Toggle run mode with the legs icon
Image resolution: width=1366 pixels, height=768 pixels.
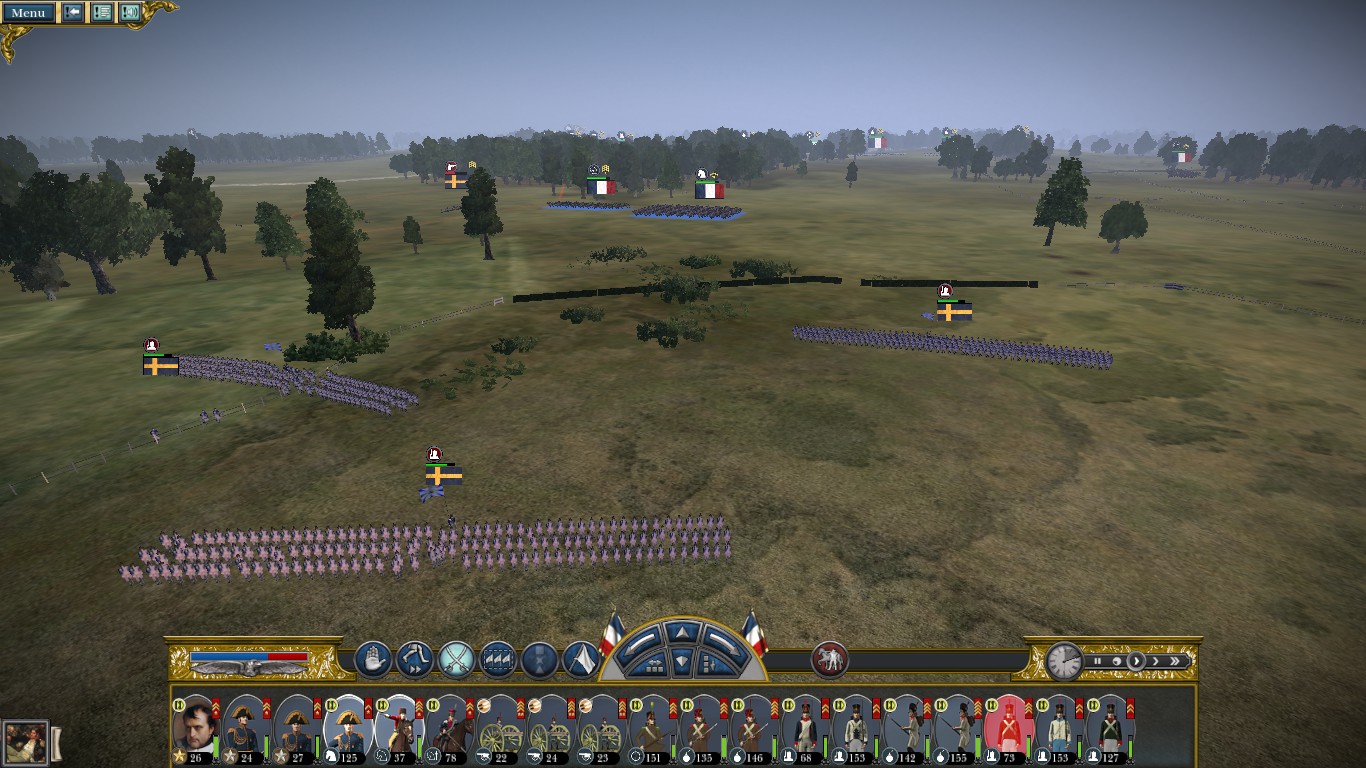(x=414, y=660)
